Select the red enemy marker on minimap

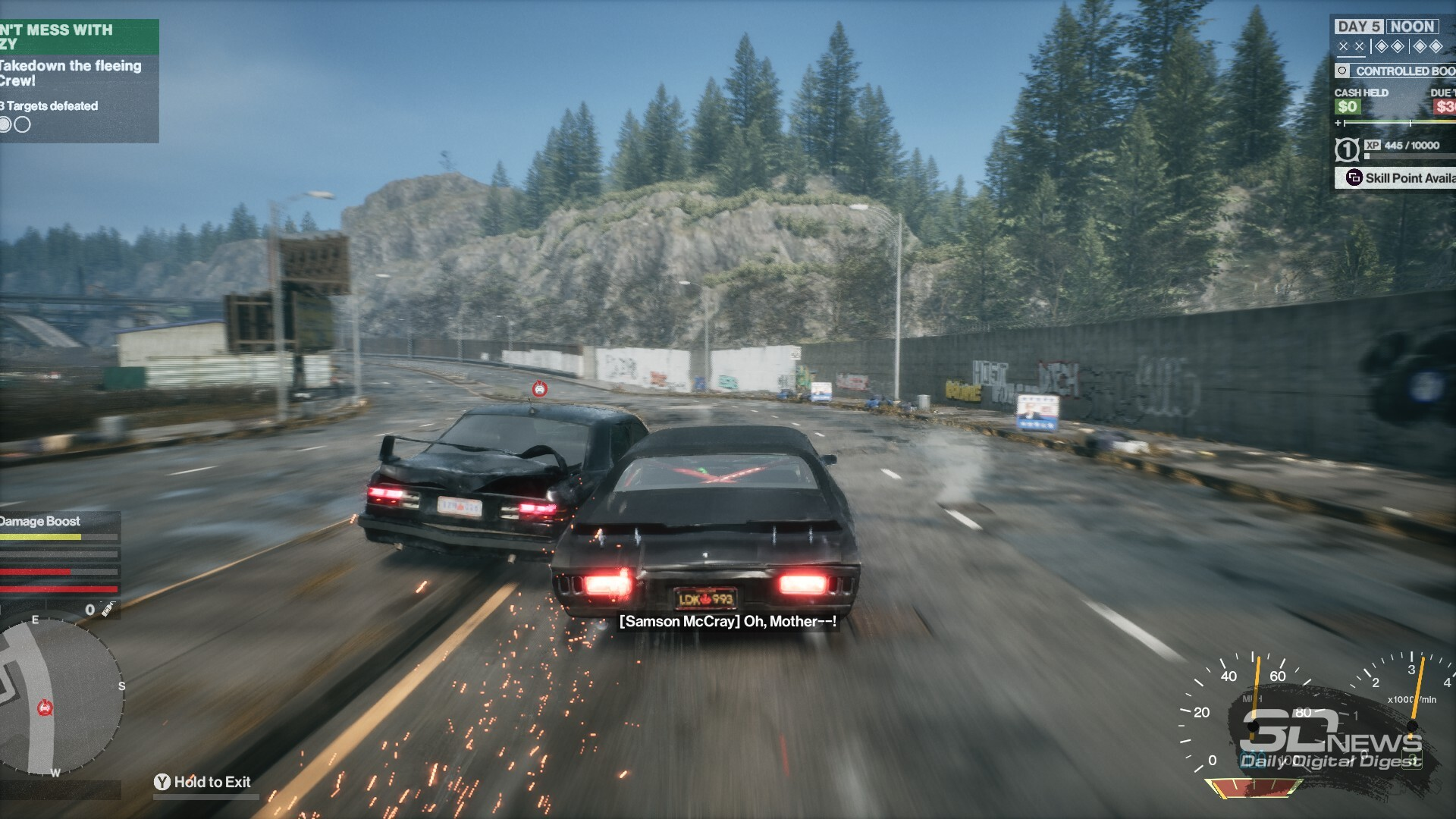click(x=45, y=708)
